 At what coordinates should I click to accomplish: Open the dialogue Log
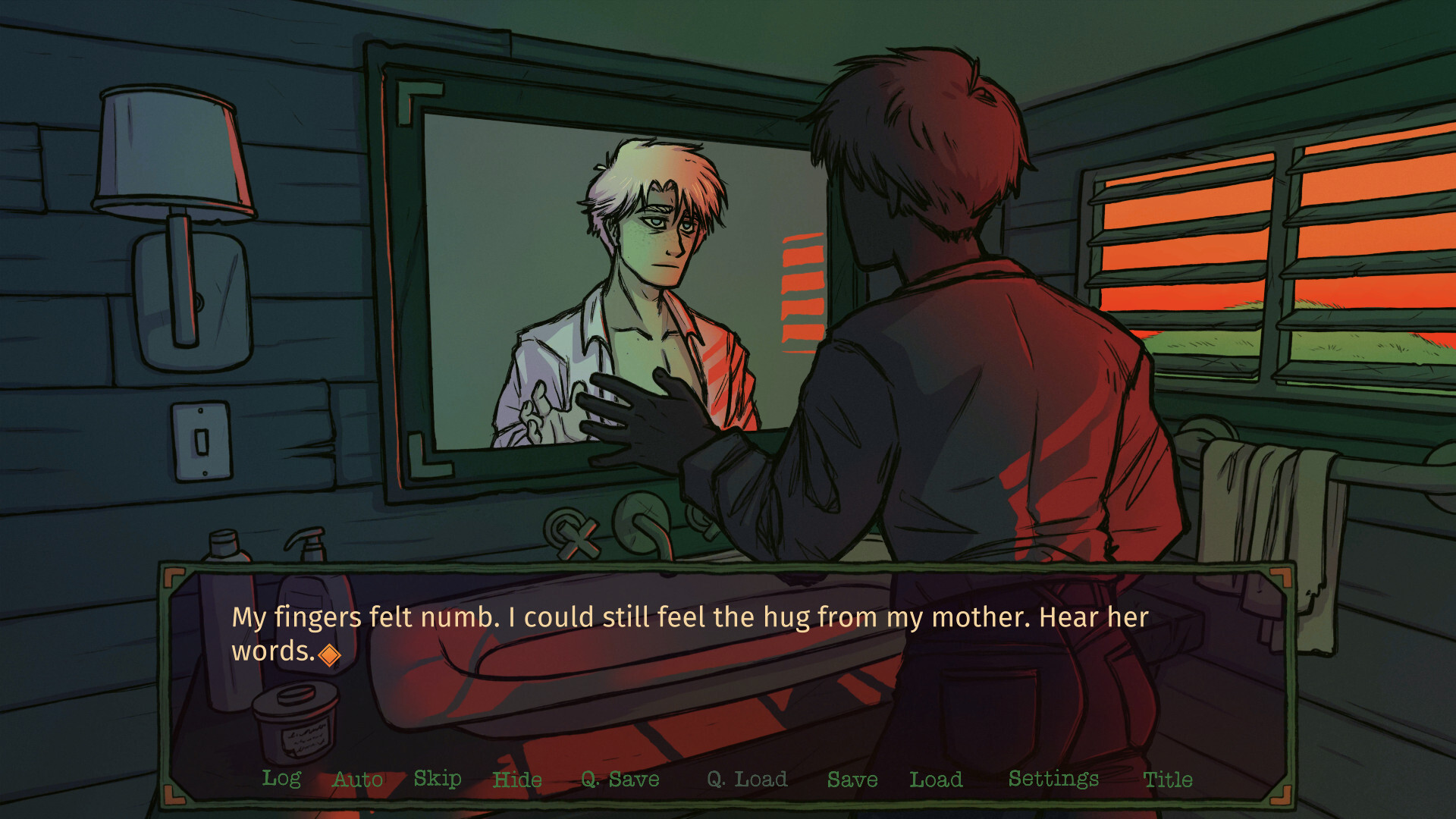pos(281,779)
